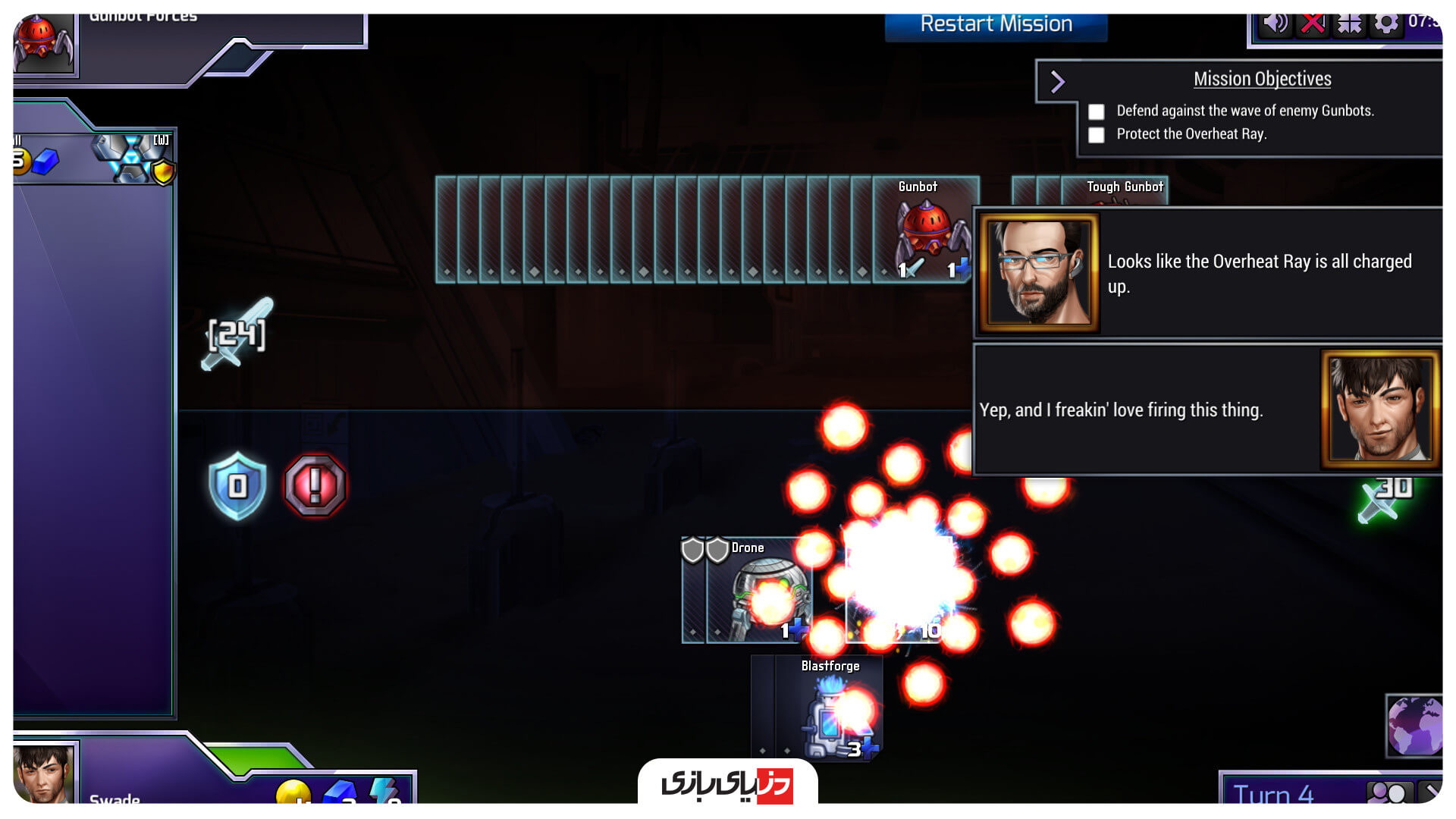Select the Blastforge card
Viewport: 1456px width, 819px height.
coord(829,709)
